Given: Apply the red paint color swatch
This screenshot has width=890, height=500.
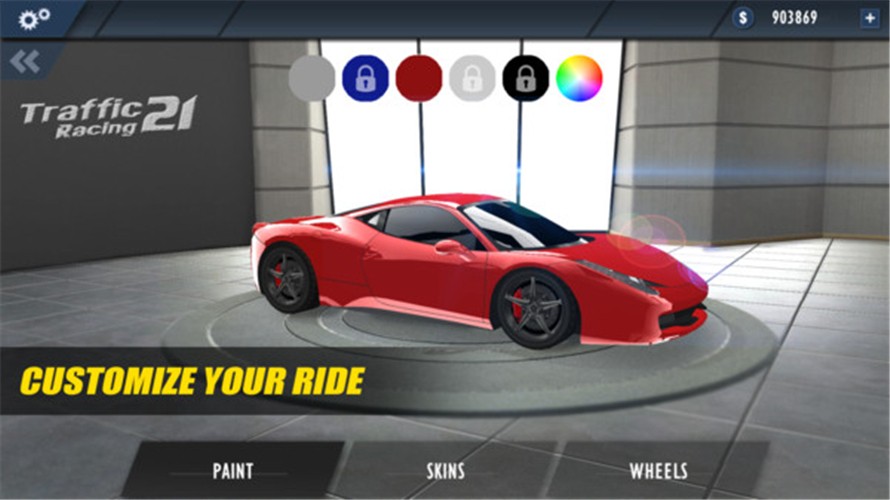Looking at the screenshot, I should tap(419, 78).
